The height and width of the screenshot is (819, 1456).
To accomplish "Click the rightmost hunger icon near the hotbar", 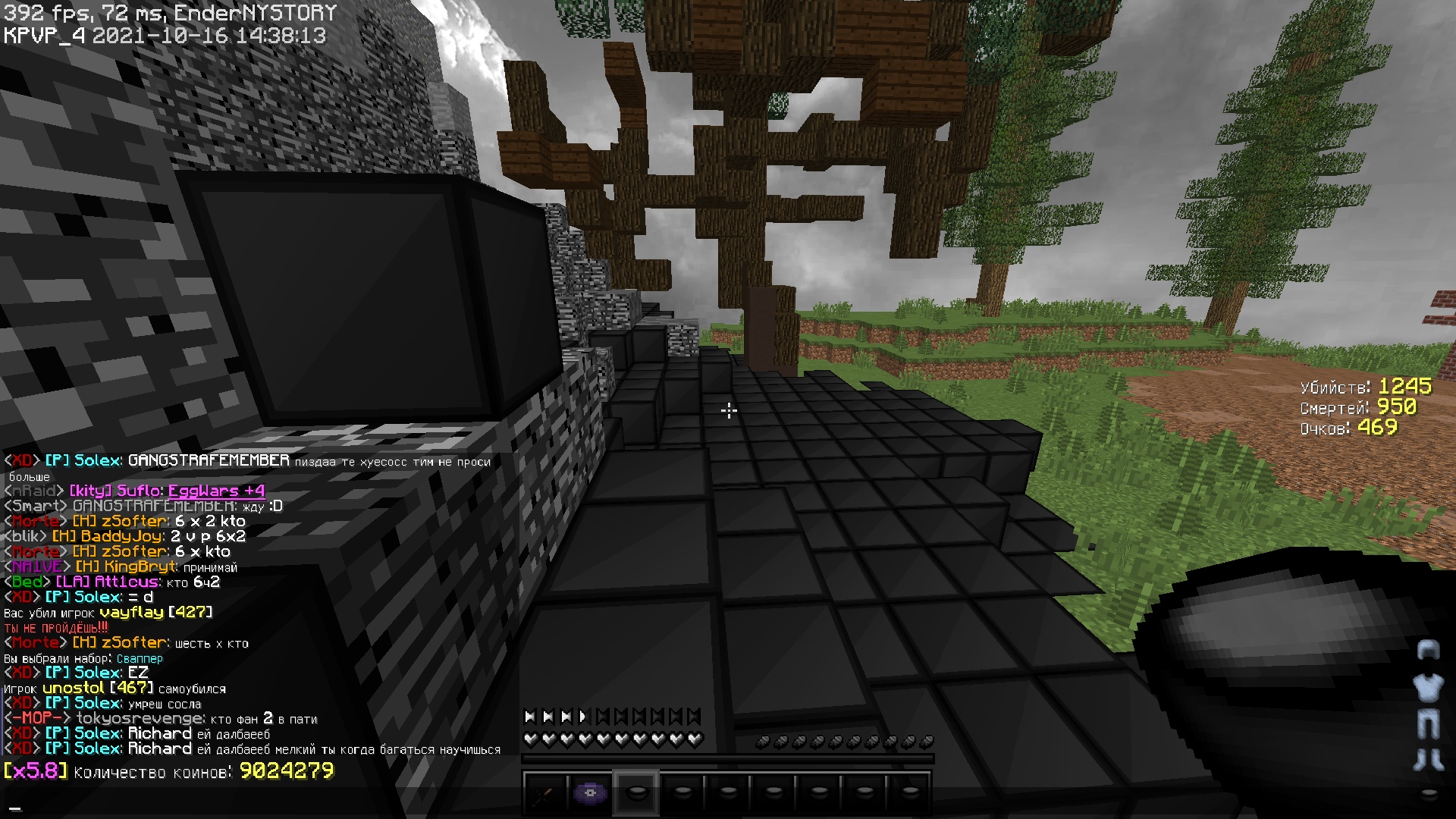I will pyautogui.click(x=928, y=742).
